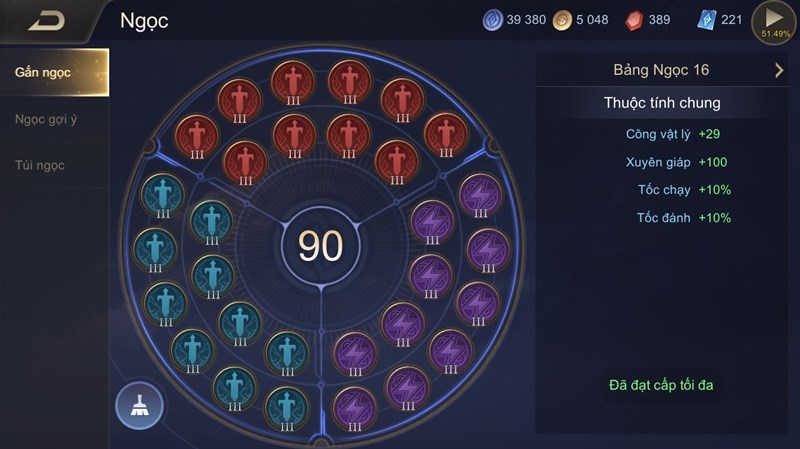Show the Túi ngọc tab
800x449 pixels.
tap(40, 165)
